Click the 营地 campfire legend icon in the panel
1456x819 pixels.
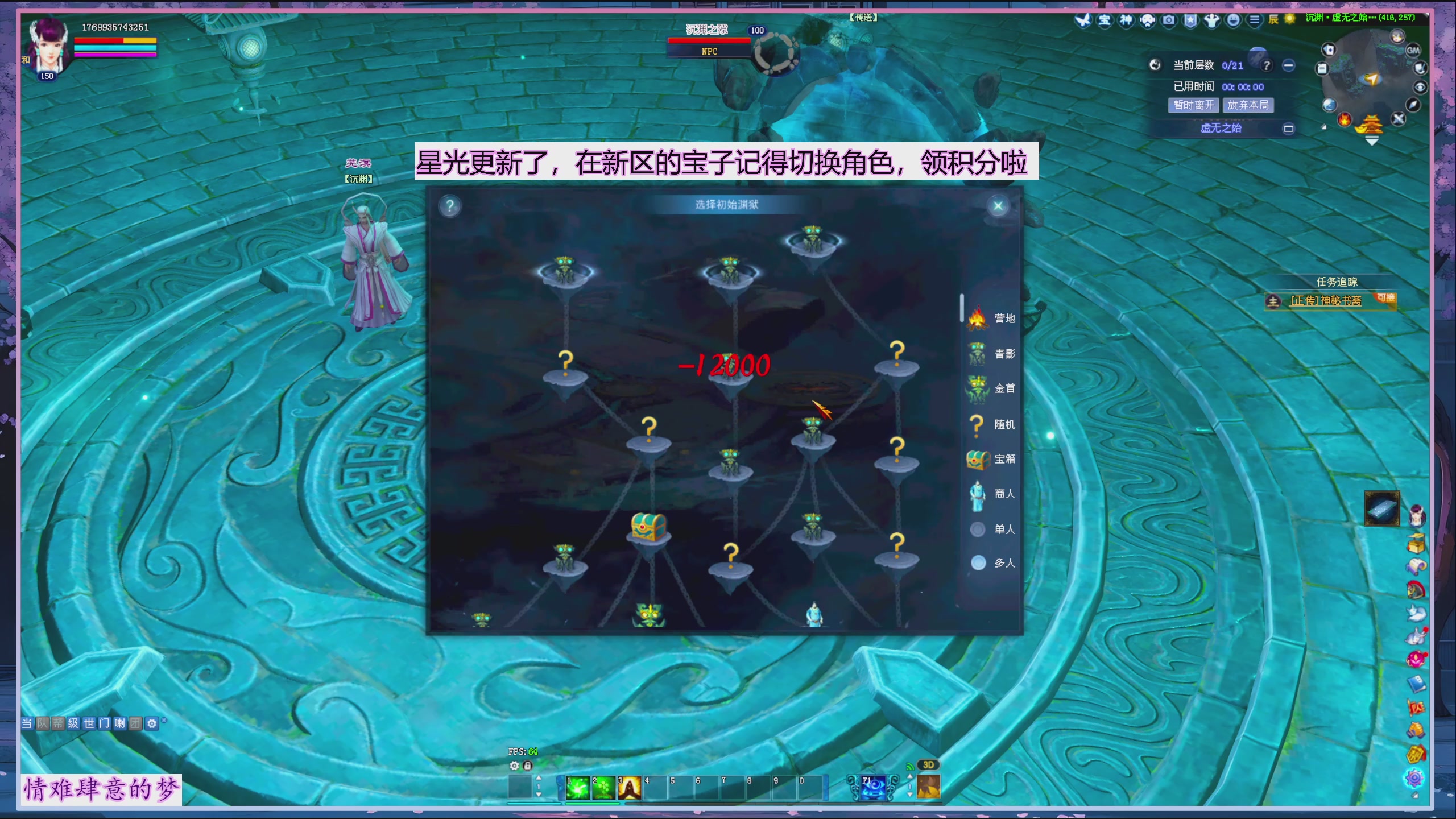click(977, 318)
